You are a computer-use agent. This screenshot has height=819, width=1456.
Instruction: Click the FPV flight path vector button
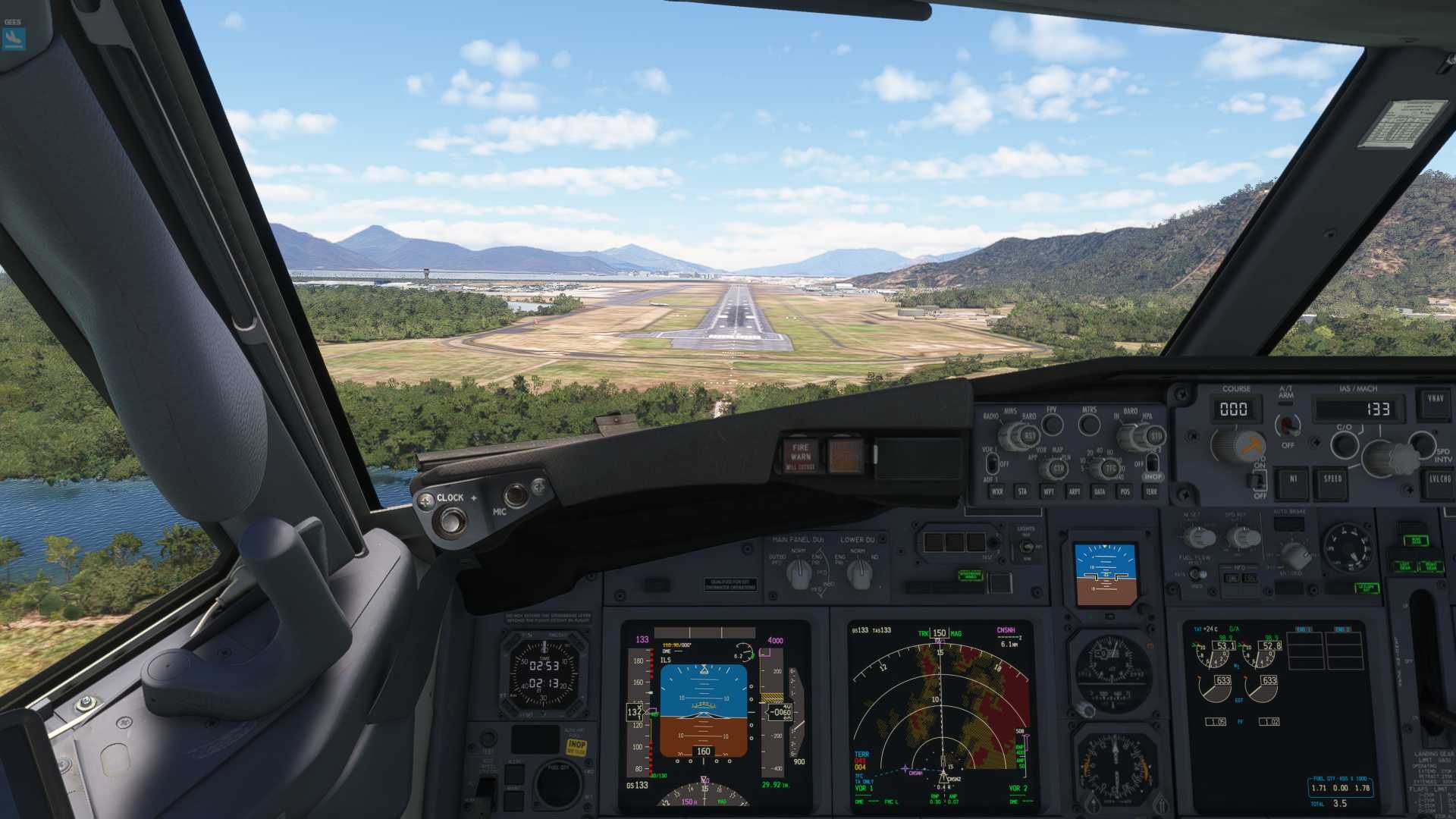[1052, 424]
